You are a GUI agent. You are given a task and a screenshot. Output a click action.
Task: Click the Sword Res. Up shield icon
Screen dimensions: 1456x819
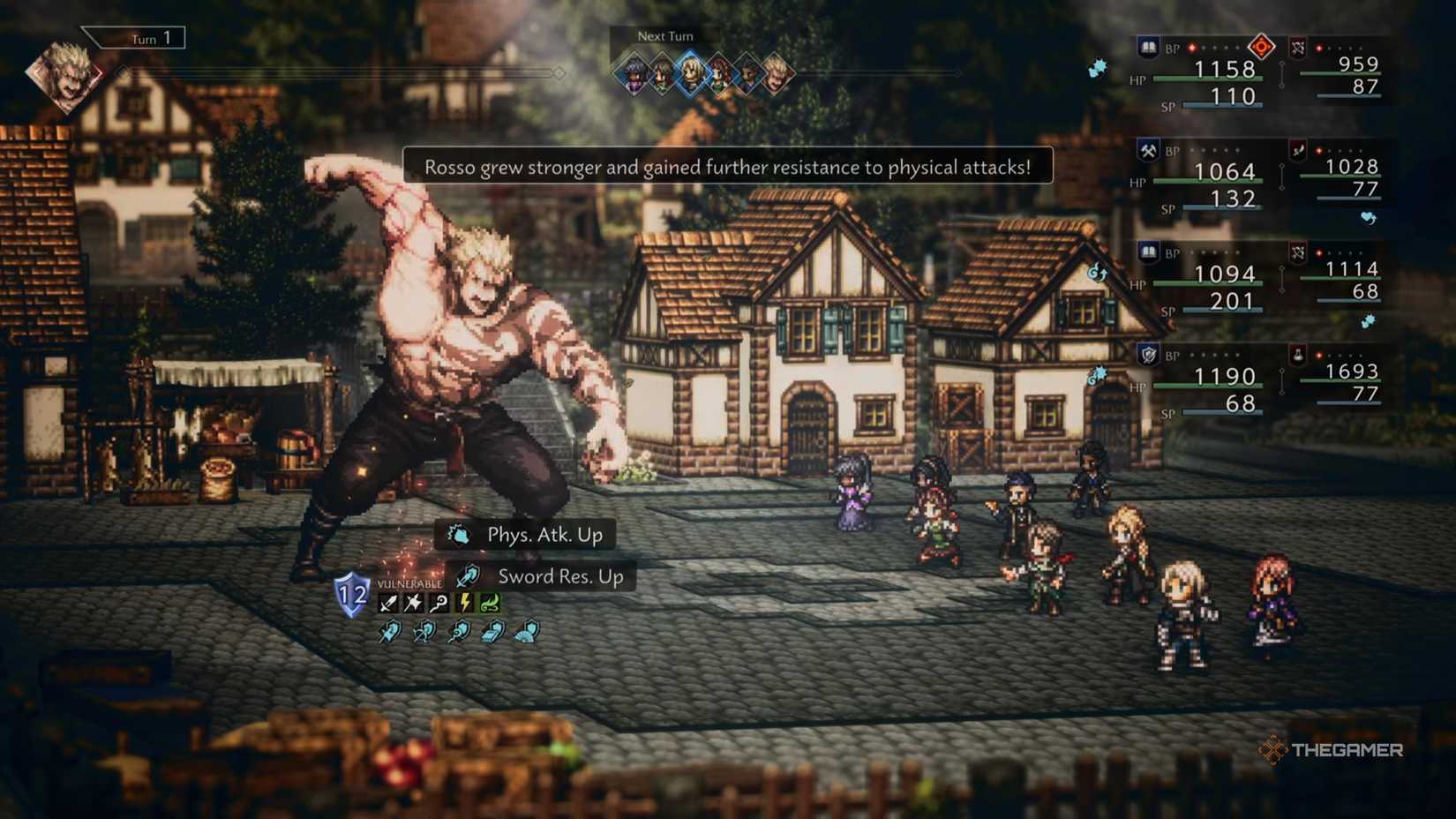point(468,578)
